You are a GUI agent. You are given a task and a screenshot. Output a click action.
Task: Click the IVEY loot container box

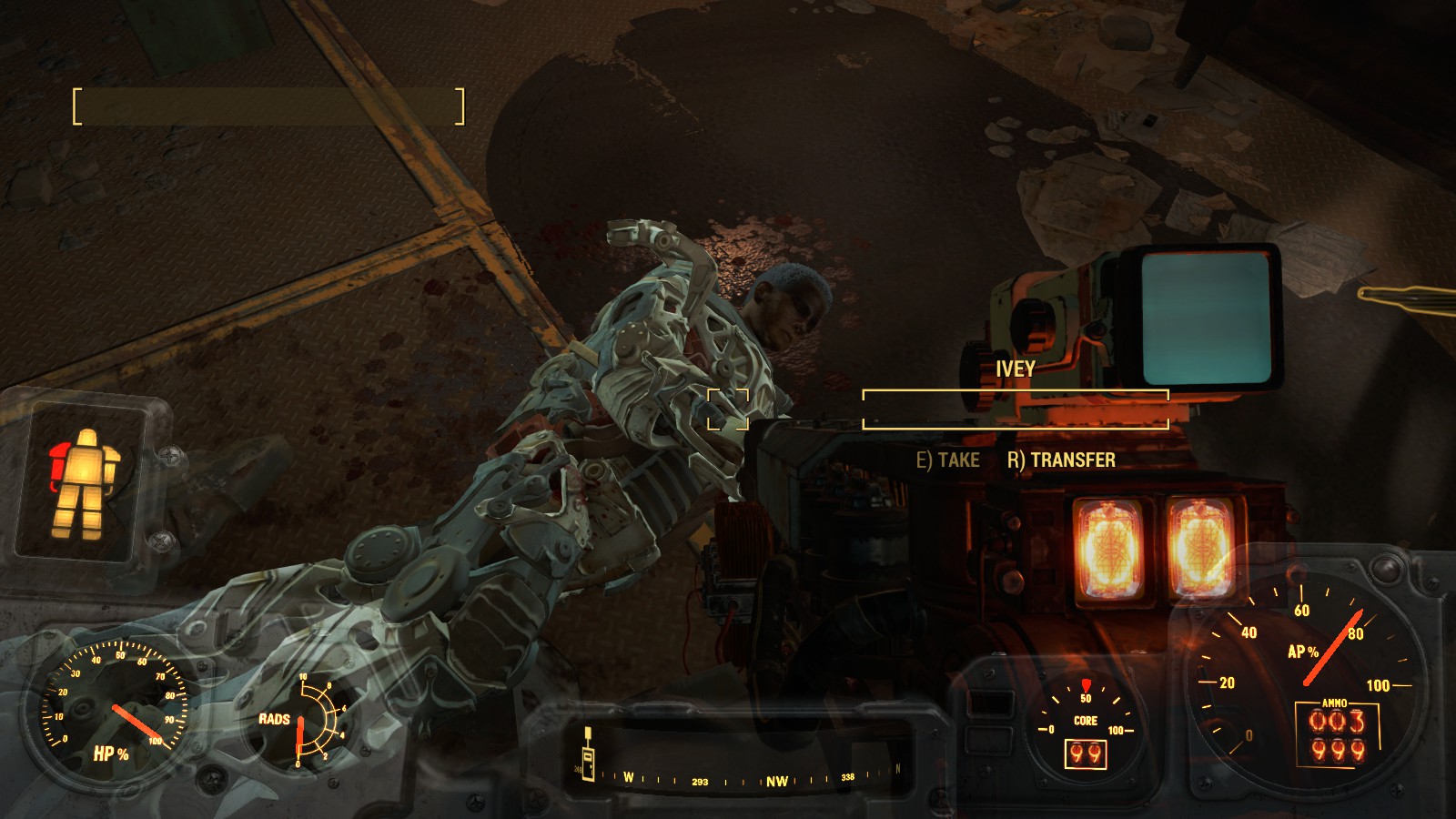click(1015, 409)
